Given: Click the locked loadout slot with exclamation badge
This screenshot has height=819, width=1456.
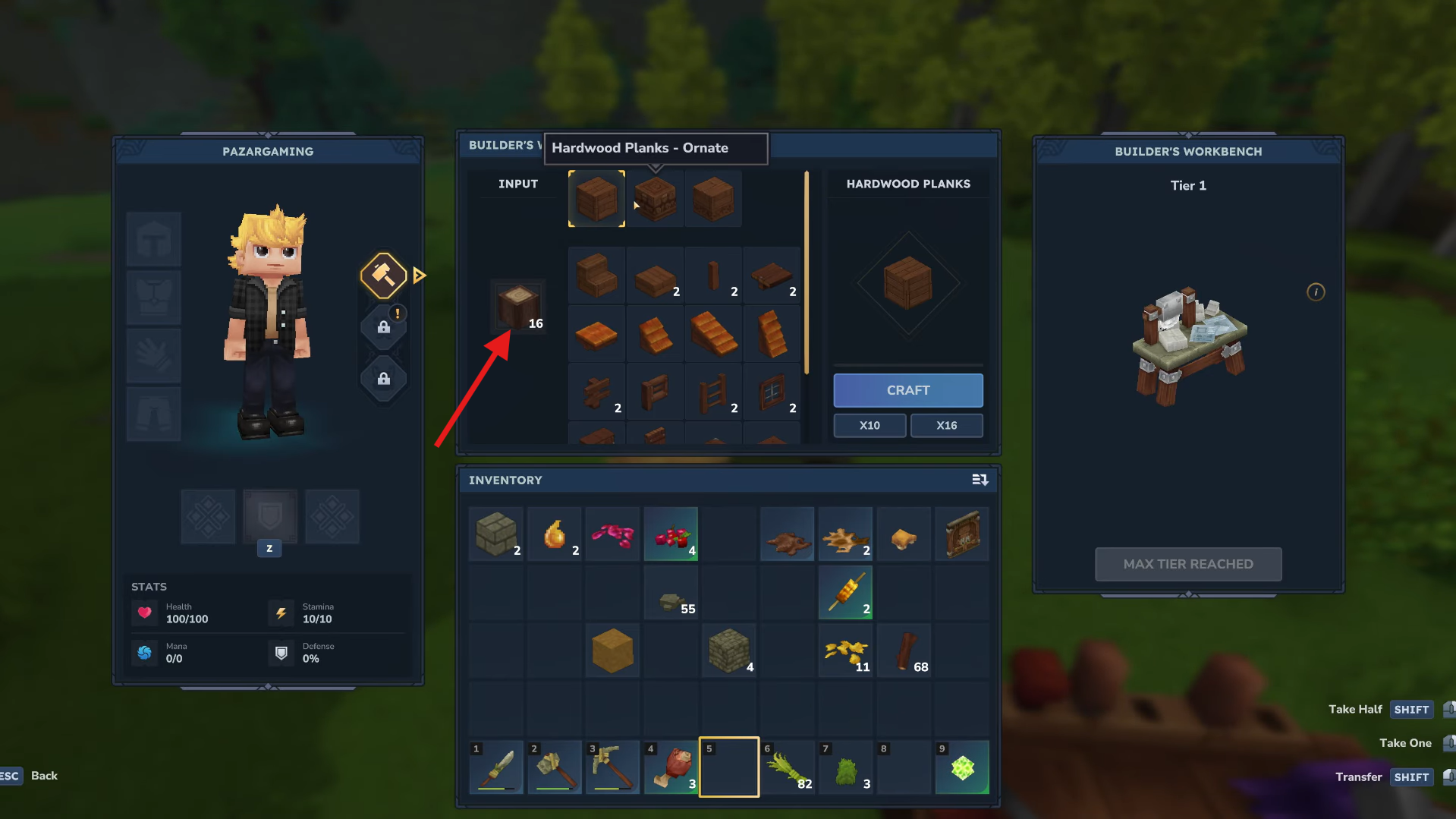Looking at the screenshot, I should pos(383,327).
